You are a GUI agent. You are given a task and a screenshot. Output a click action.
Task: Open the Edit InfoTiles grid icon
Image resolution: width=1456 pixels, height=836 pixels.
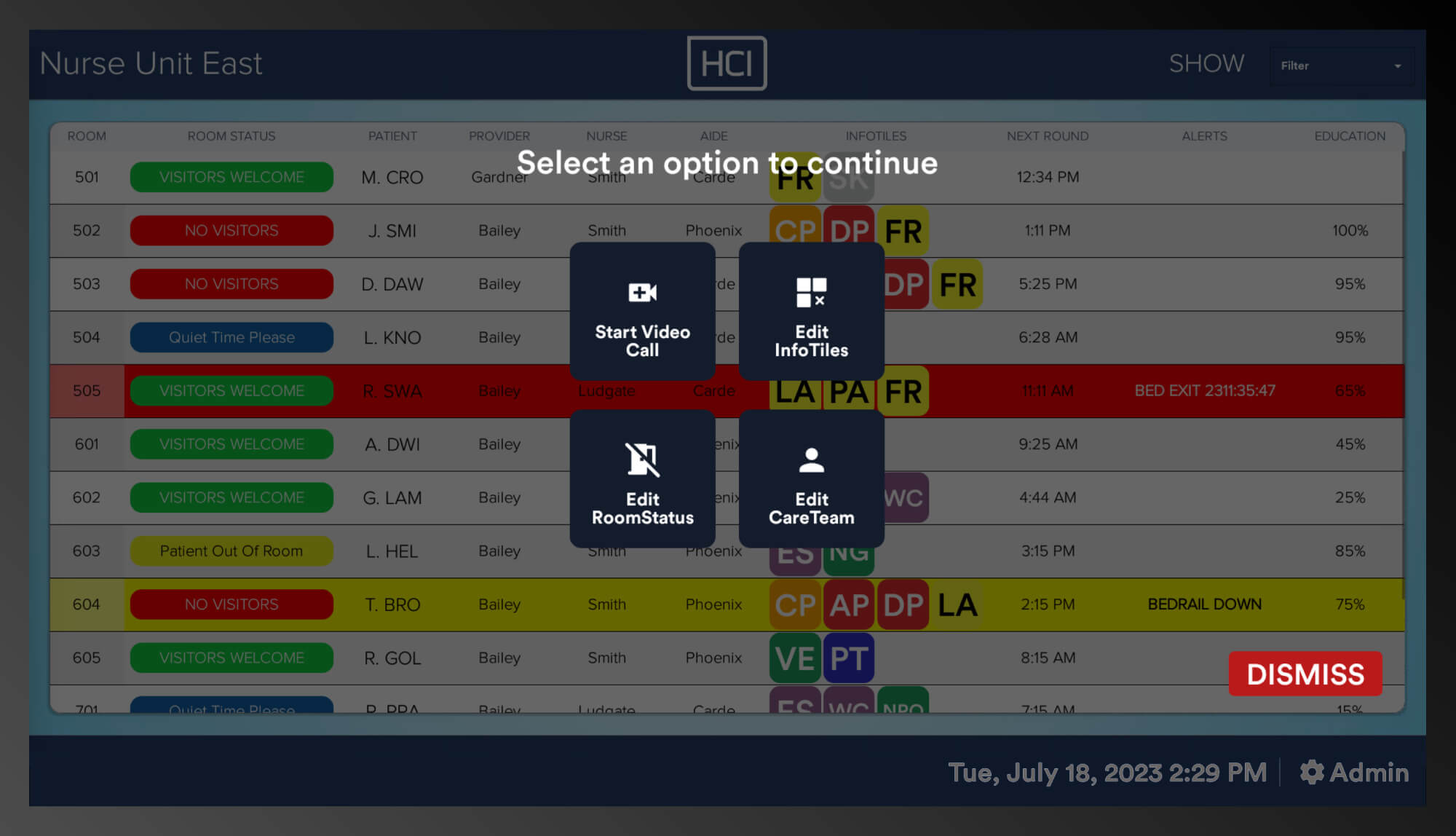(x=810, y=291)
